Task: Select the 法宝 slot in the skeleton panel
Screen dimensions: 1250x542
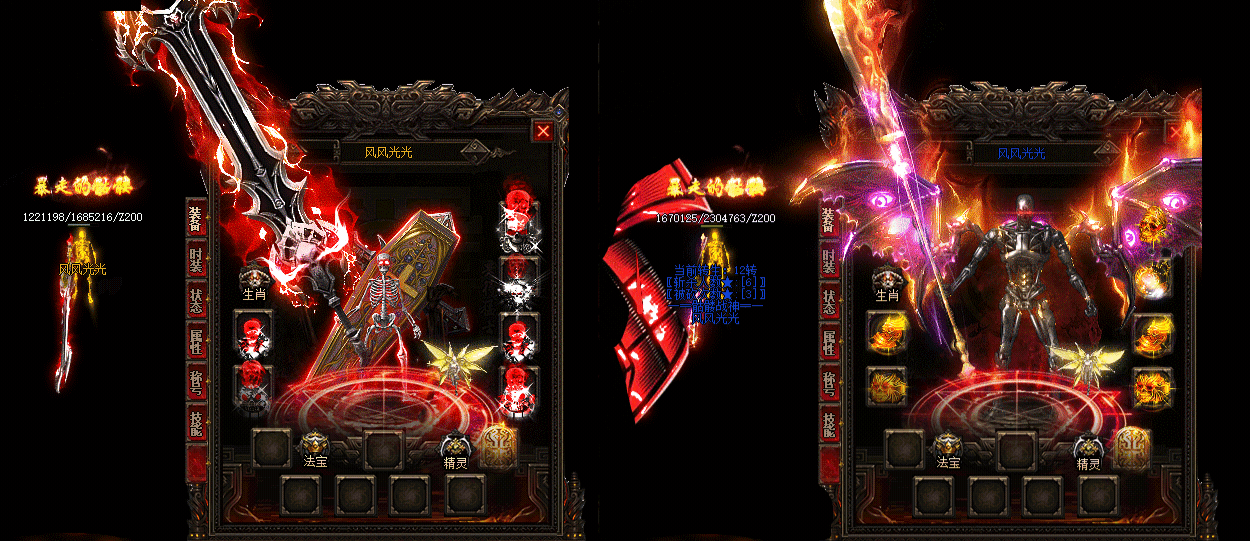Action: click(x=315, y=448)
